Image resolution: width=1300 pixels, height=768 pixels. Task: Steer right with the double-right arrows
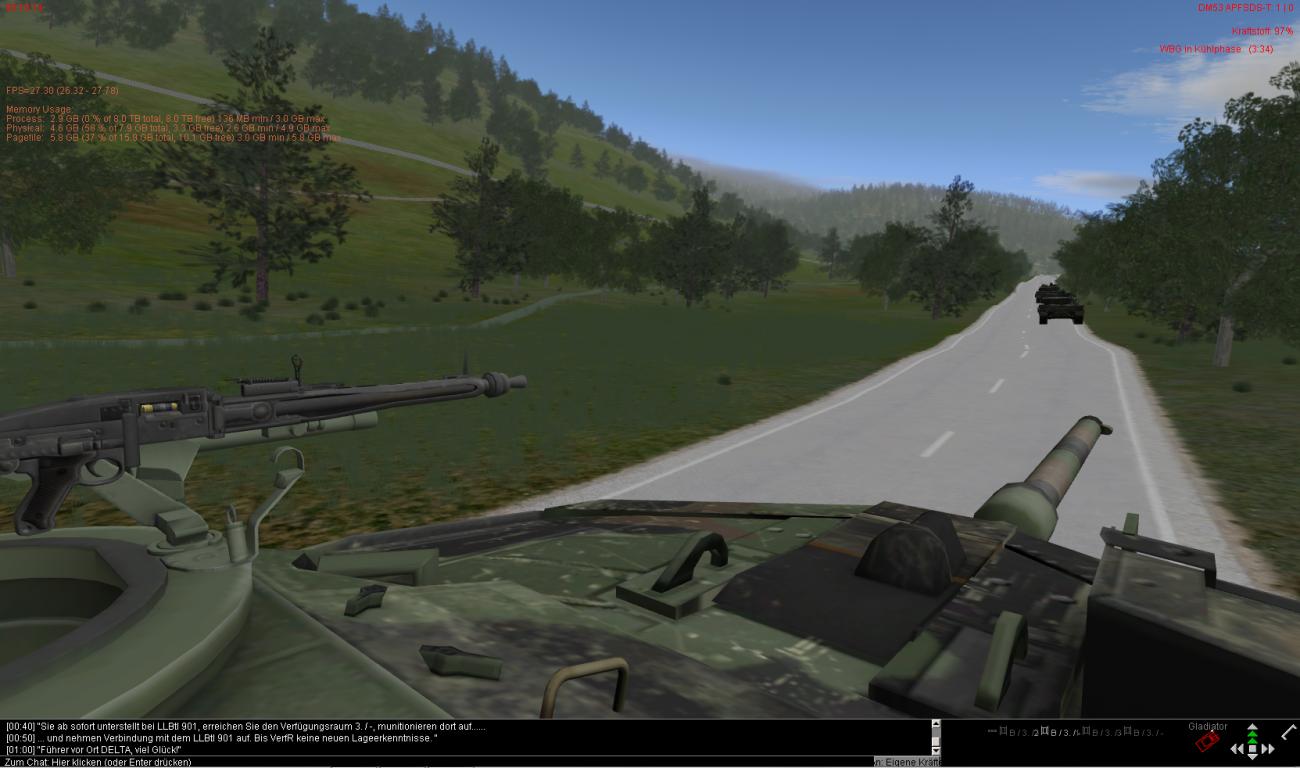[x=1268, y=748]
